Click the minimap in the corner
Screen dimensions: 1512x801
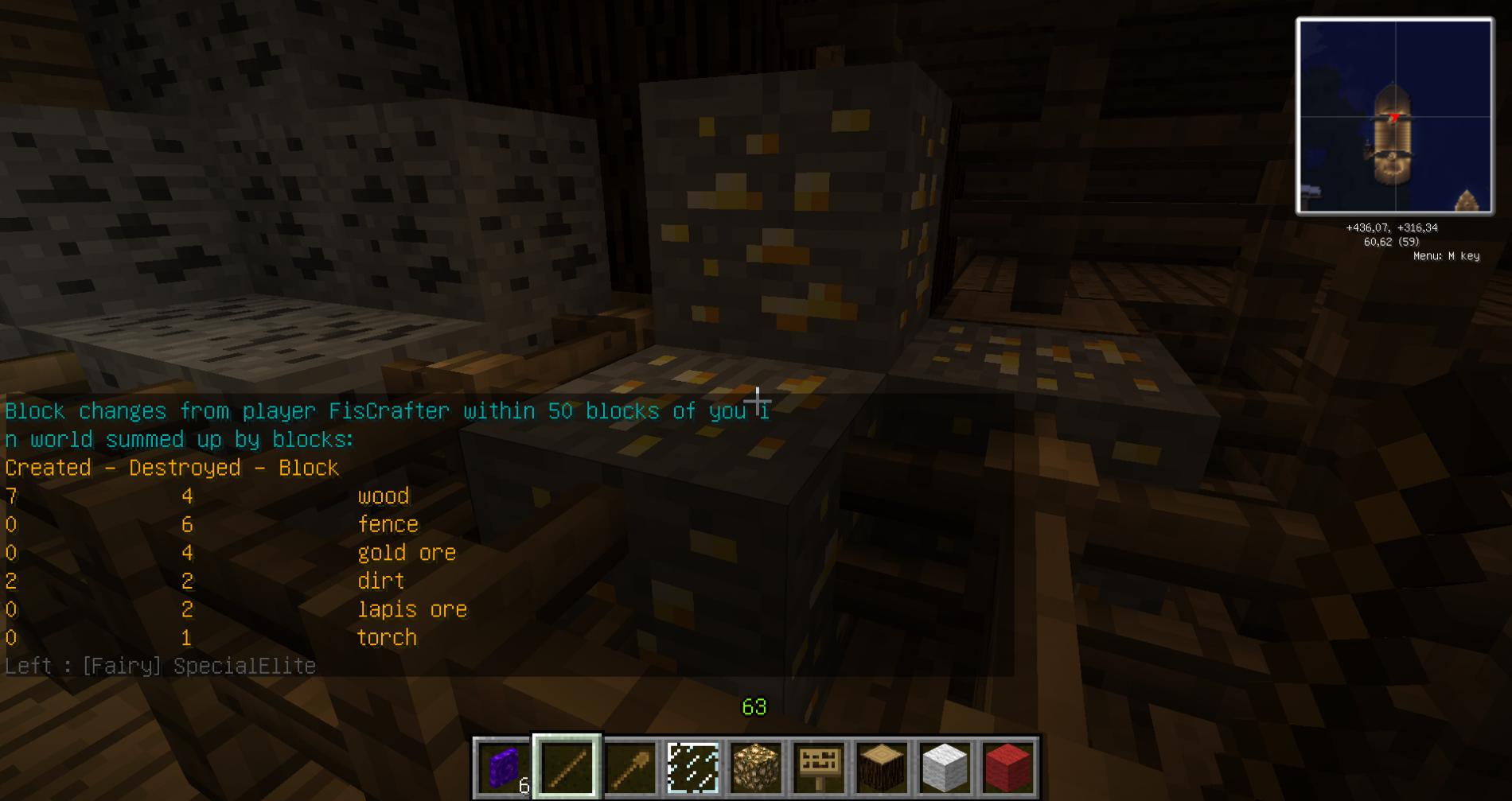[1394, 117]
